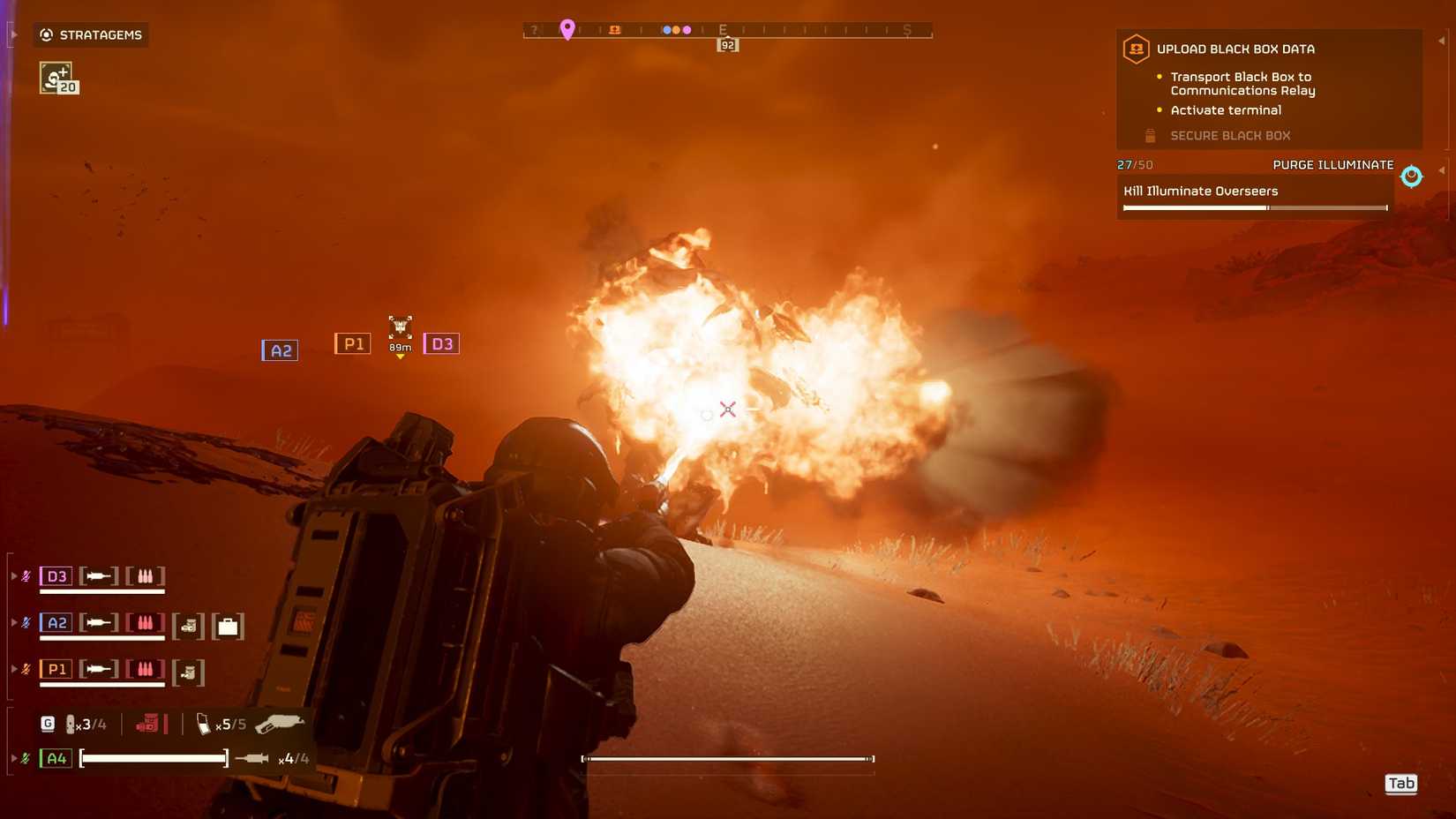
Task: Expand P1's squad entry arrow
Action: [13, 669]
